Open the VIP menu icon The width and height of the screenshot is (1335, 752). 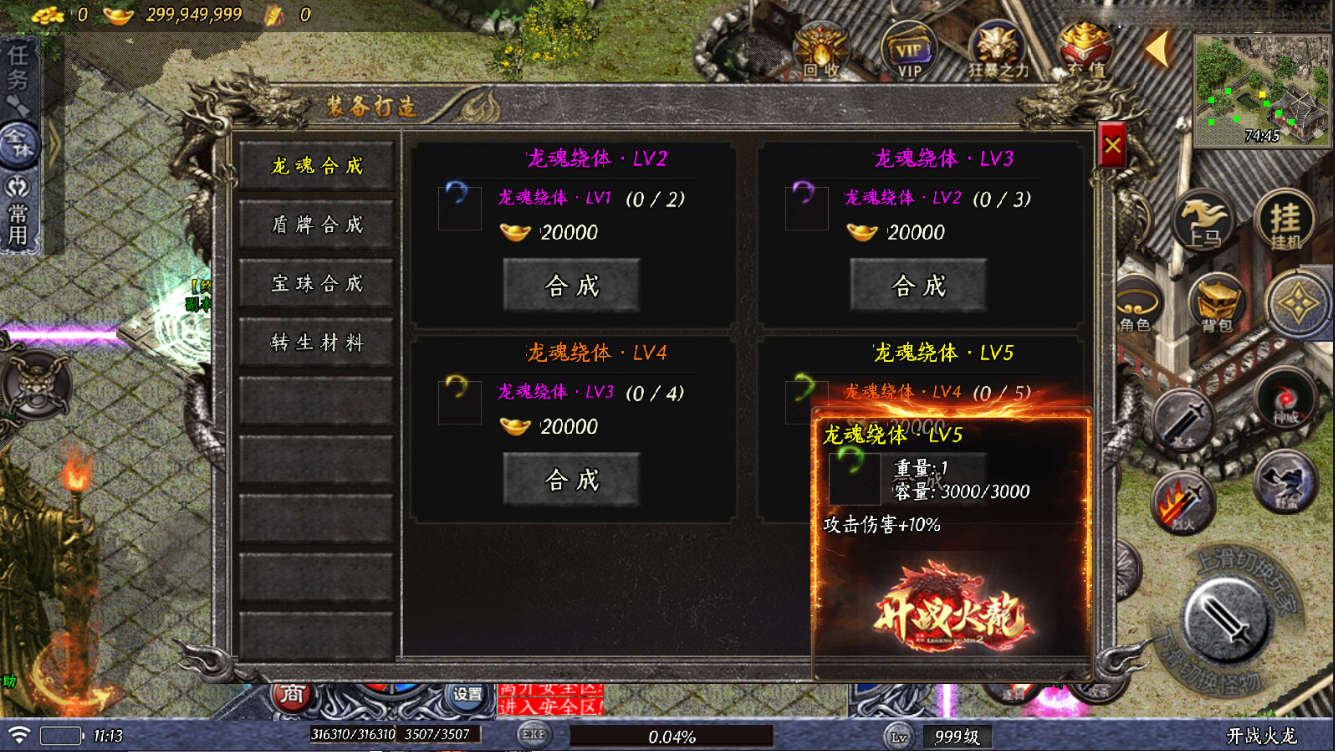(908, 50)
